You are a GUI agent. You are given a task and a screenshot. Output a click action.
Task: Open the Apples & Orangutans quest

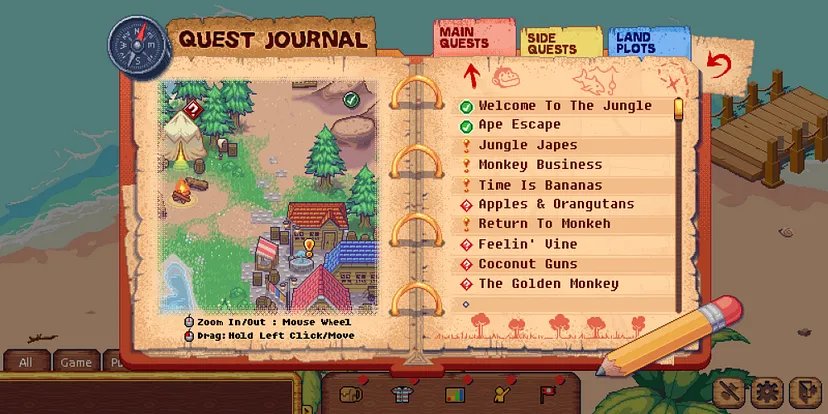pyautogui.click(x=556, y=205)
